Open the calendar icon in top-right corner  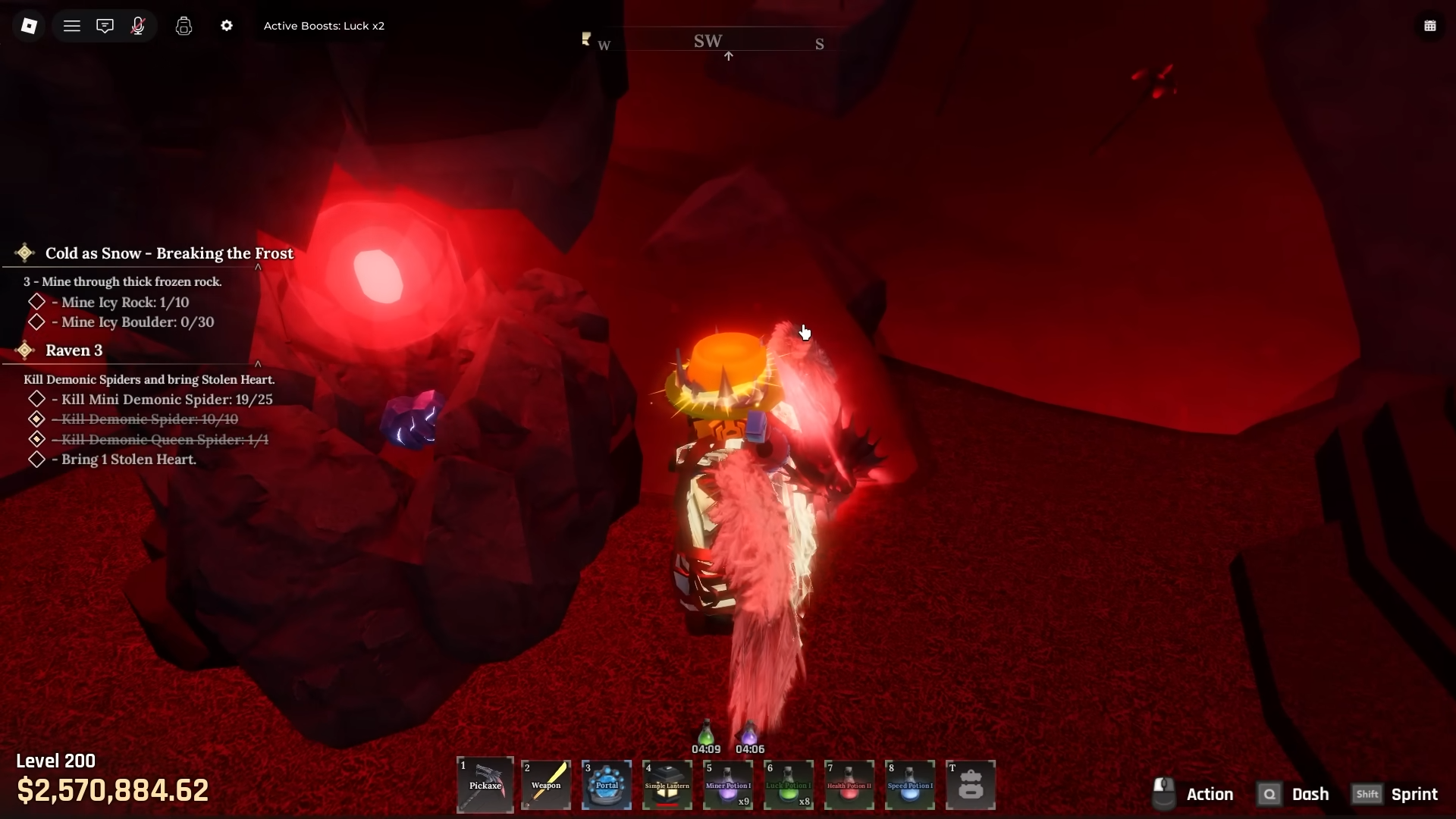pos(1430,26)
